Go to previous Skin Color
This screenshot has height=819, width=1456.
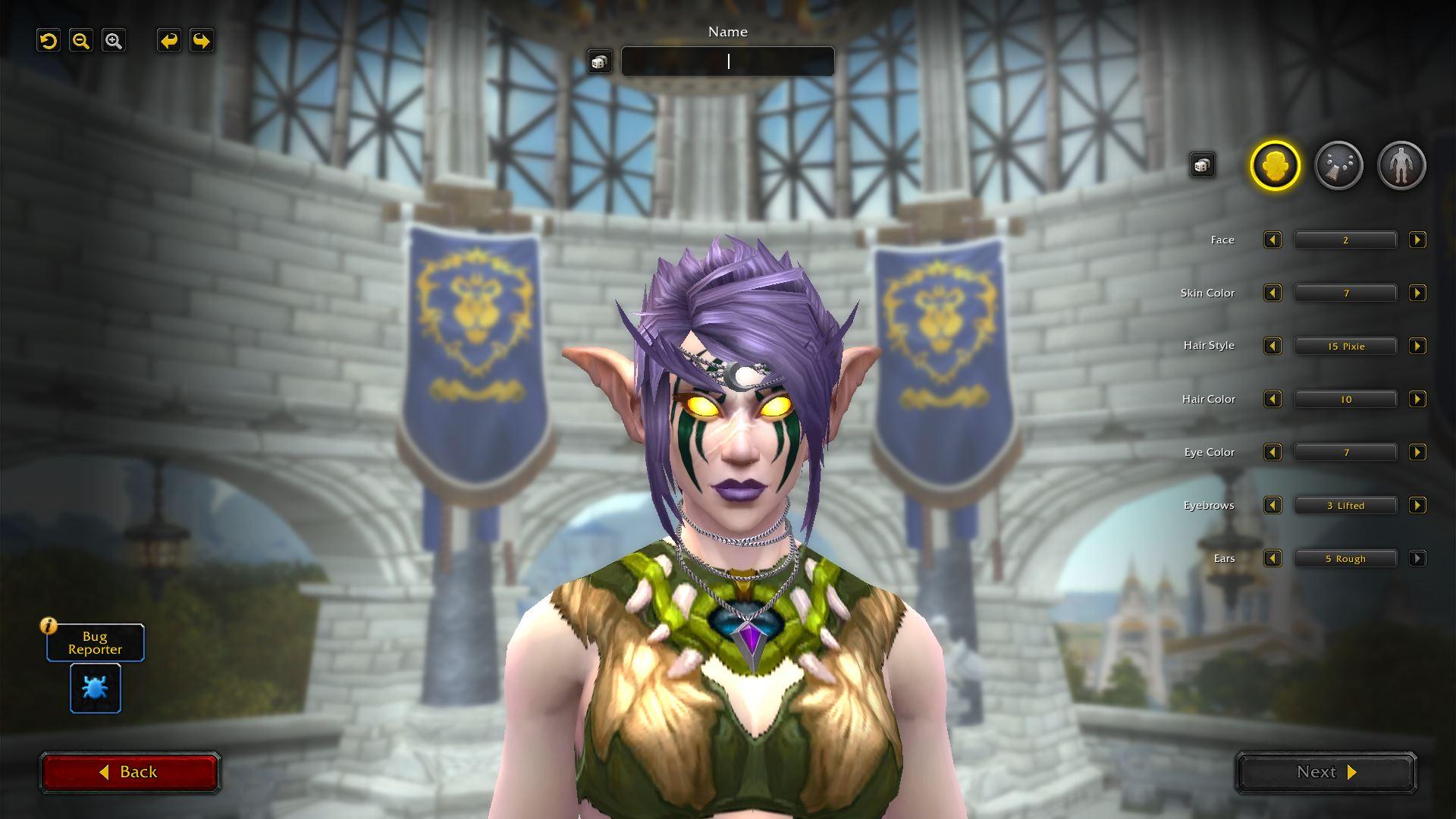pyautogui.click(x=1272, y=293)
